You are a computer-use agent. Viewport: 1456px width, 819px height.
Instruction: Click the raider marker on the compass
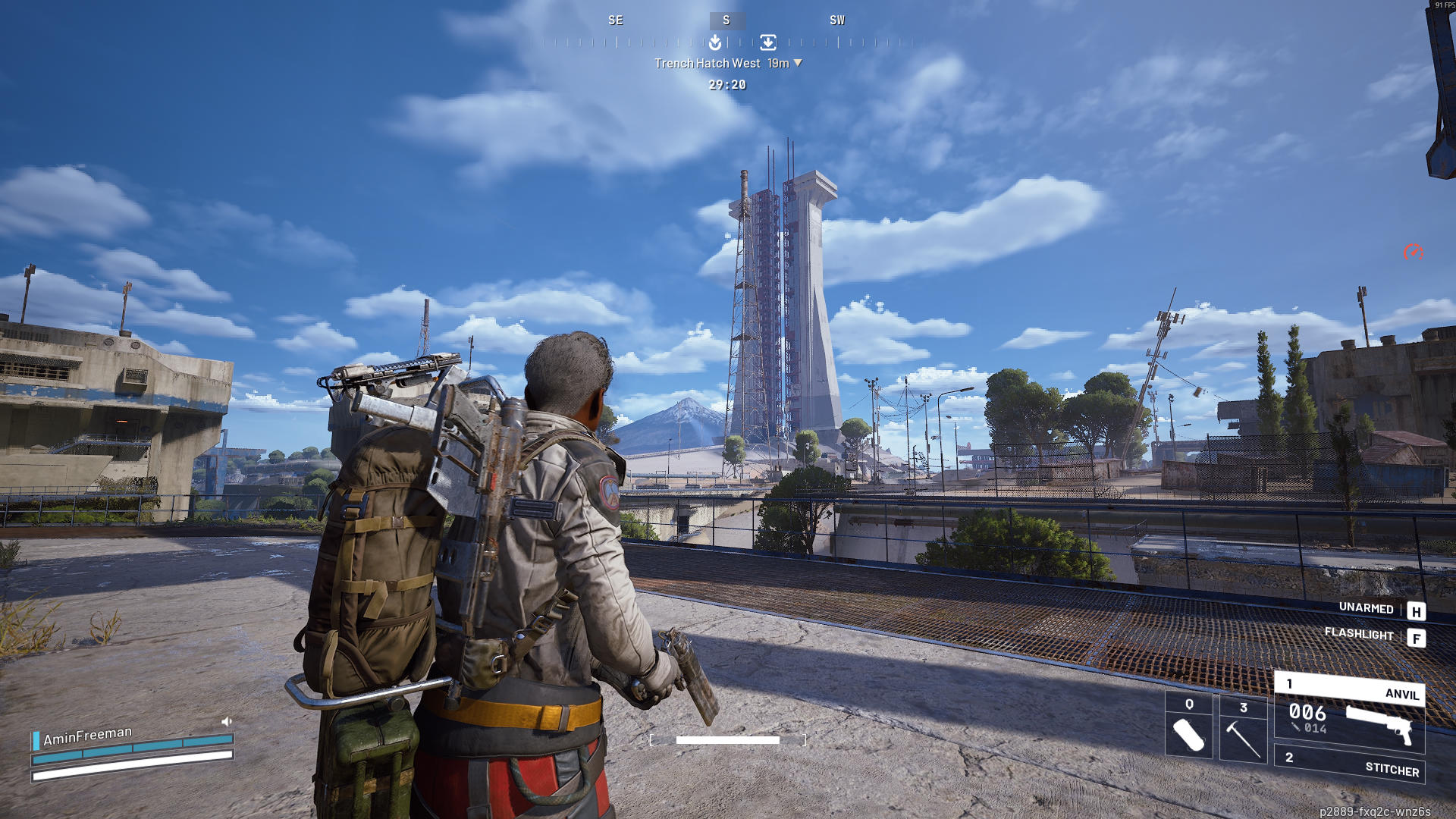coord(715,42)
